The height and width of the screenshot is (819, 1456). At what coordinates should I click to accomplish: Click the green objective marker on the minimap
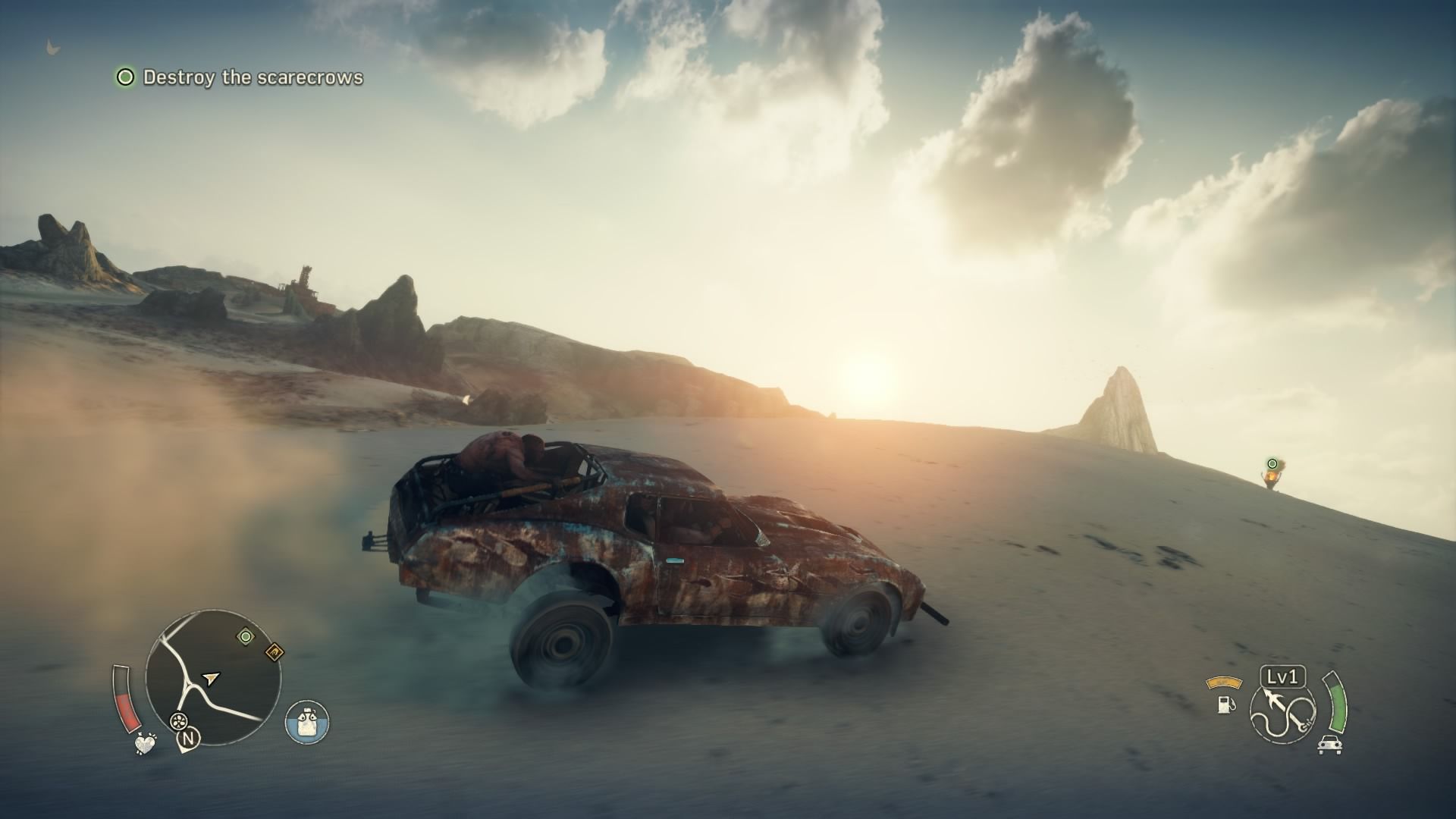coord(245,636)
